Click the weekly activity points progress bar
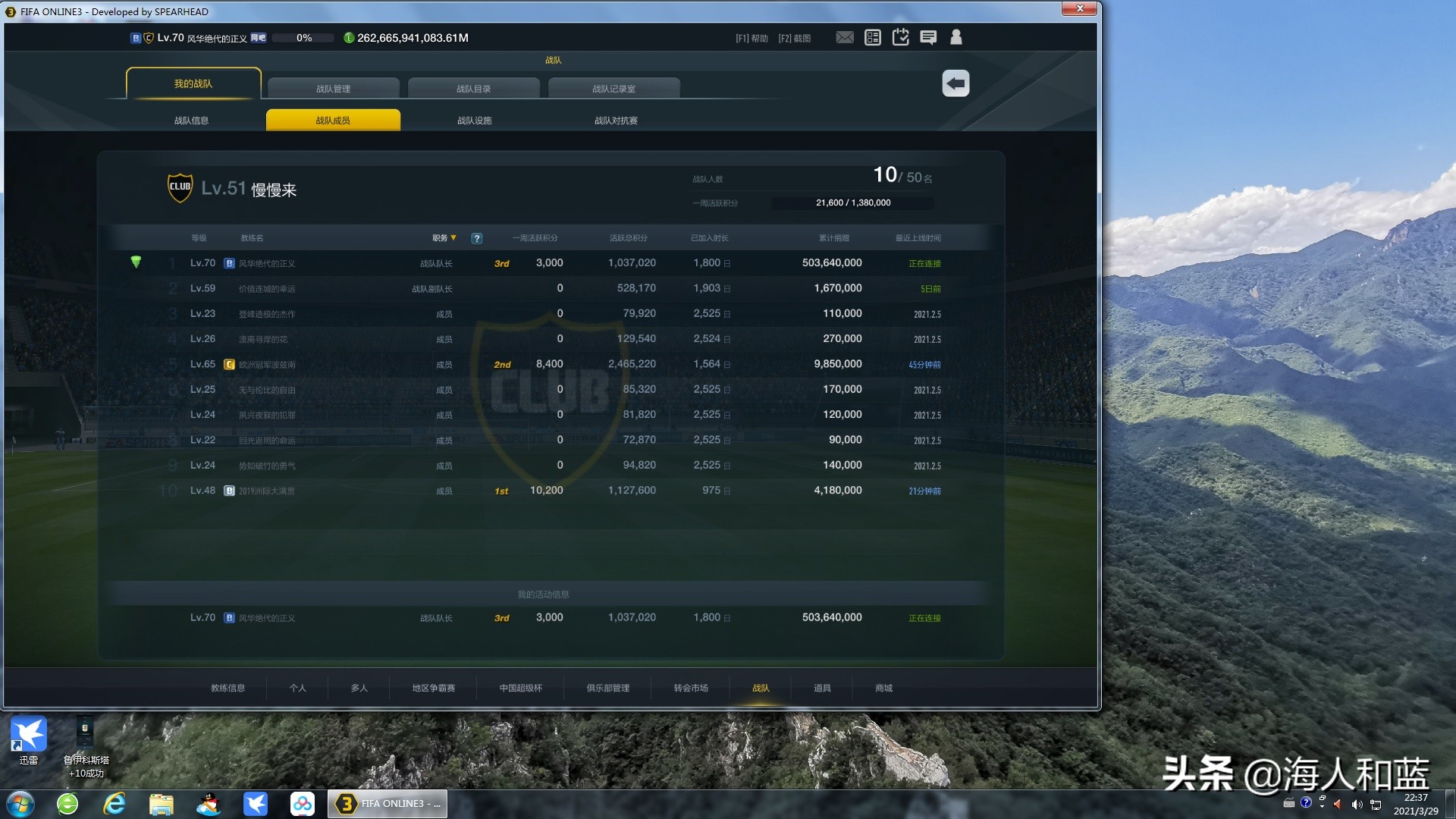Screen dimensions: 1456x819 [x=852, y=202]
